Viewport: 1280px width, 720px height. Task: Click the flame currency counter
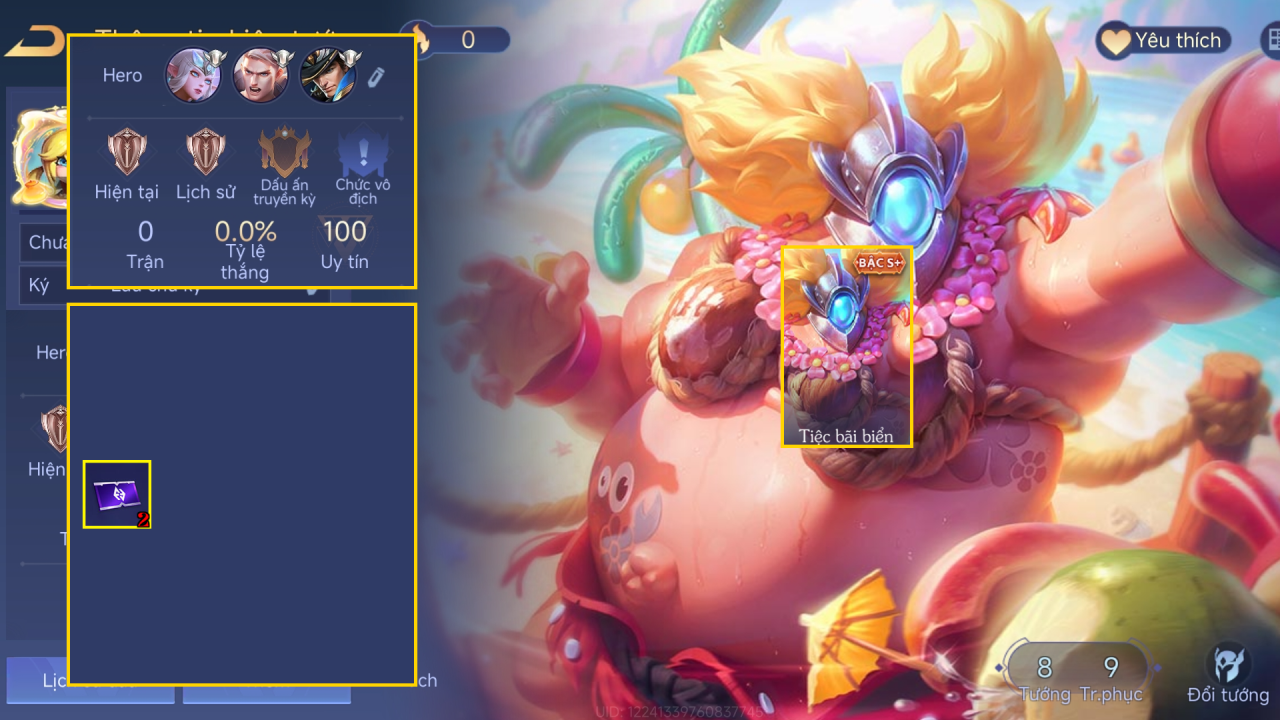[455, 40]
